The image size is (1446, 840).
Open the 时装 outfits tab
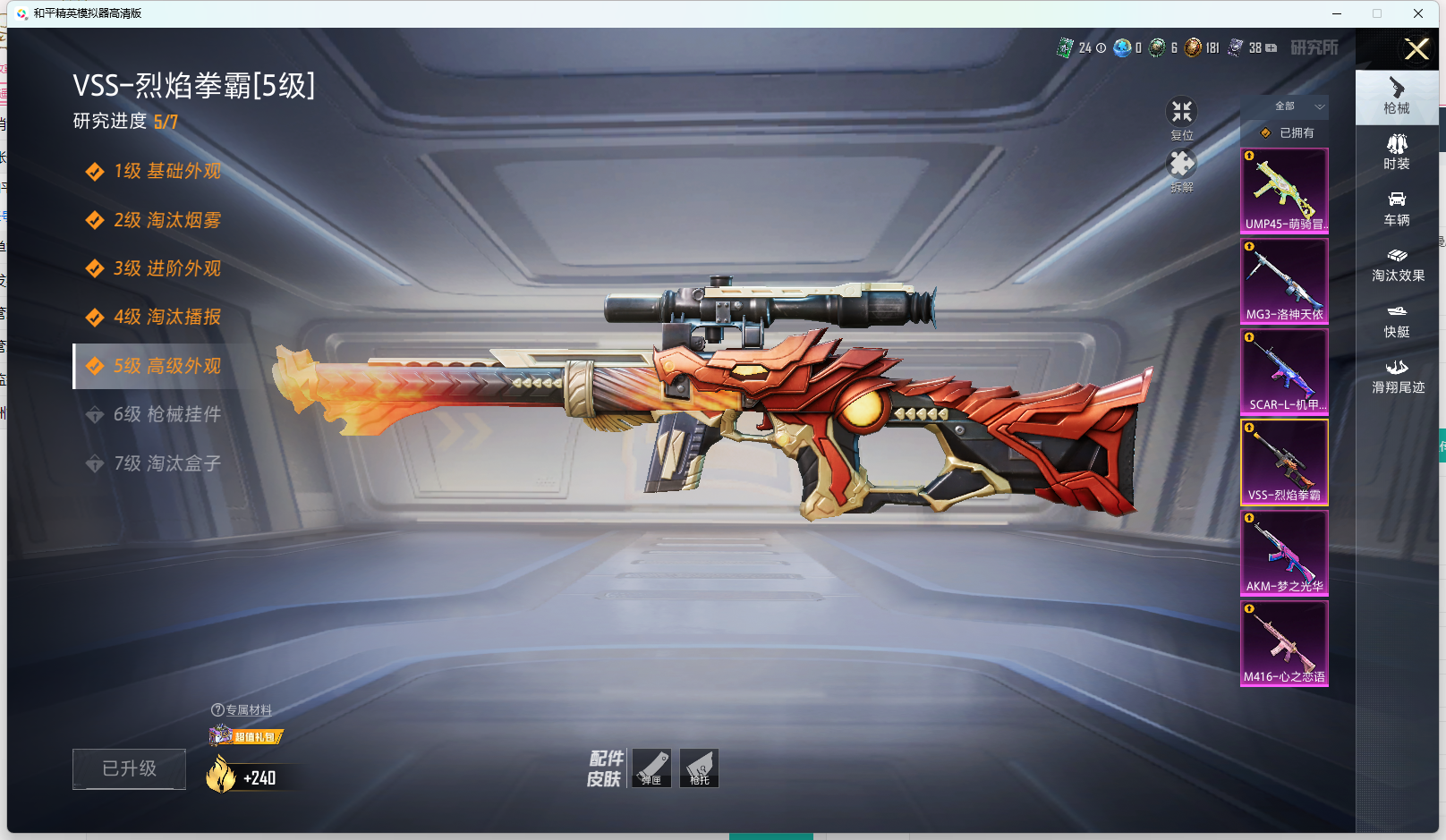tap(1396, 152)
